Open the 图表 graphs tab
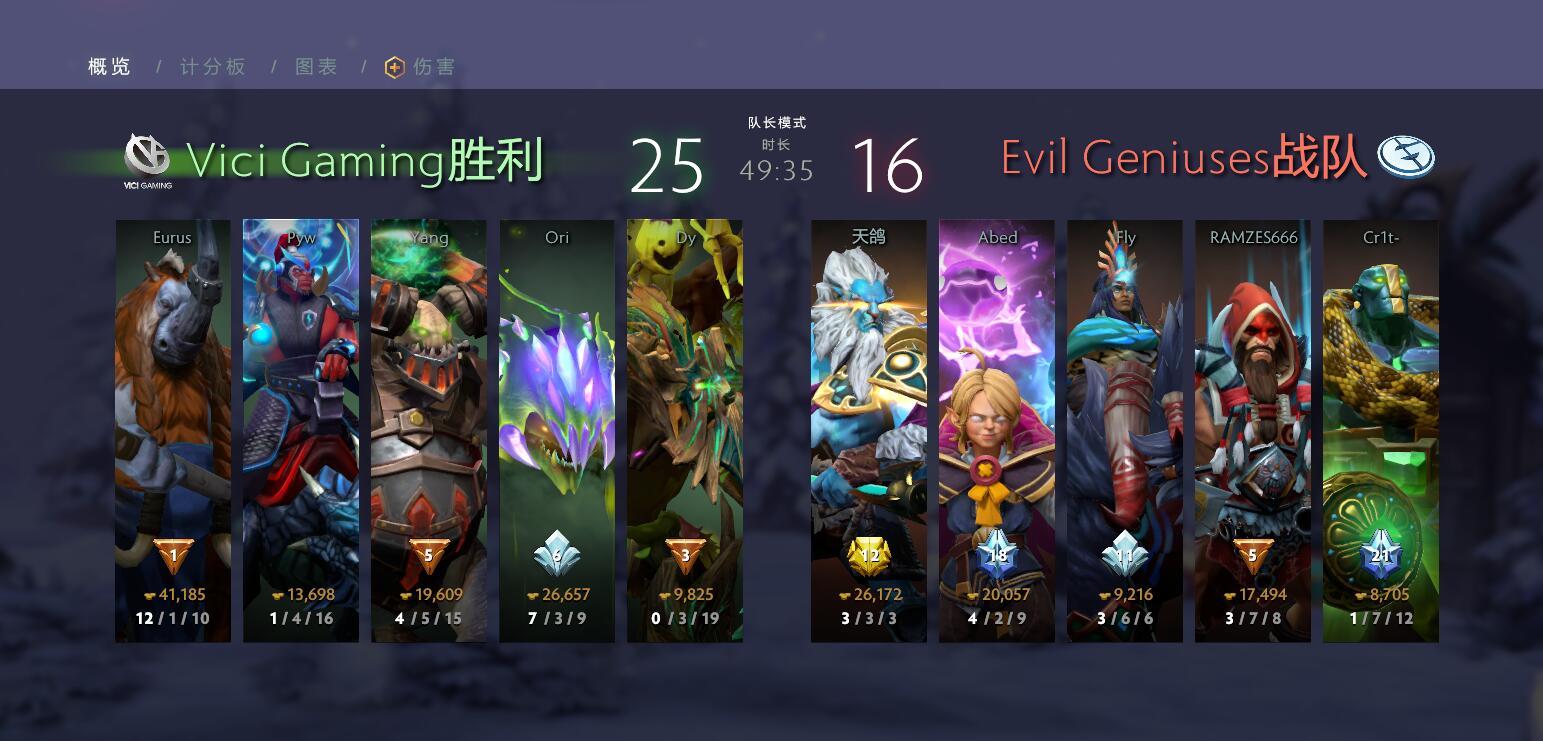Screen dimensions: 1543x741 (x=315, y=66)
